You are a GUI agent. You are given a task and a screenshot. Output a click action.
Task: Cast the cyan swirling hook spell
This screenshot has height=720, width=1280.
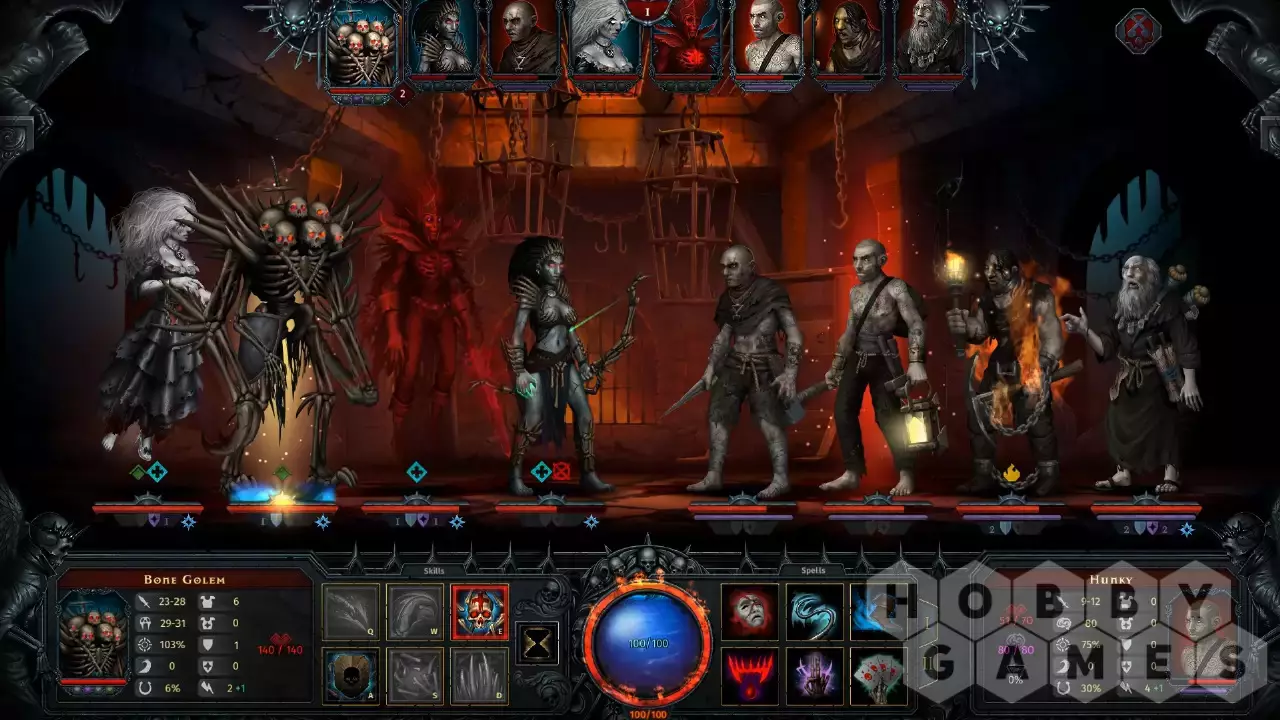[x=814, y=612]
